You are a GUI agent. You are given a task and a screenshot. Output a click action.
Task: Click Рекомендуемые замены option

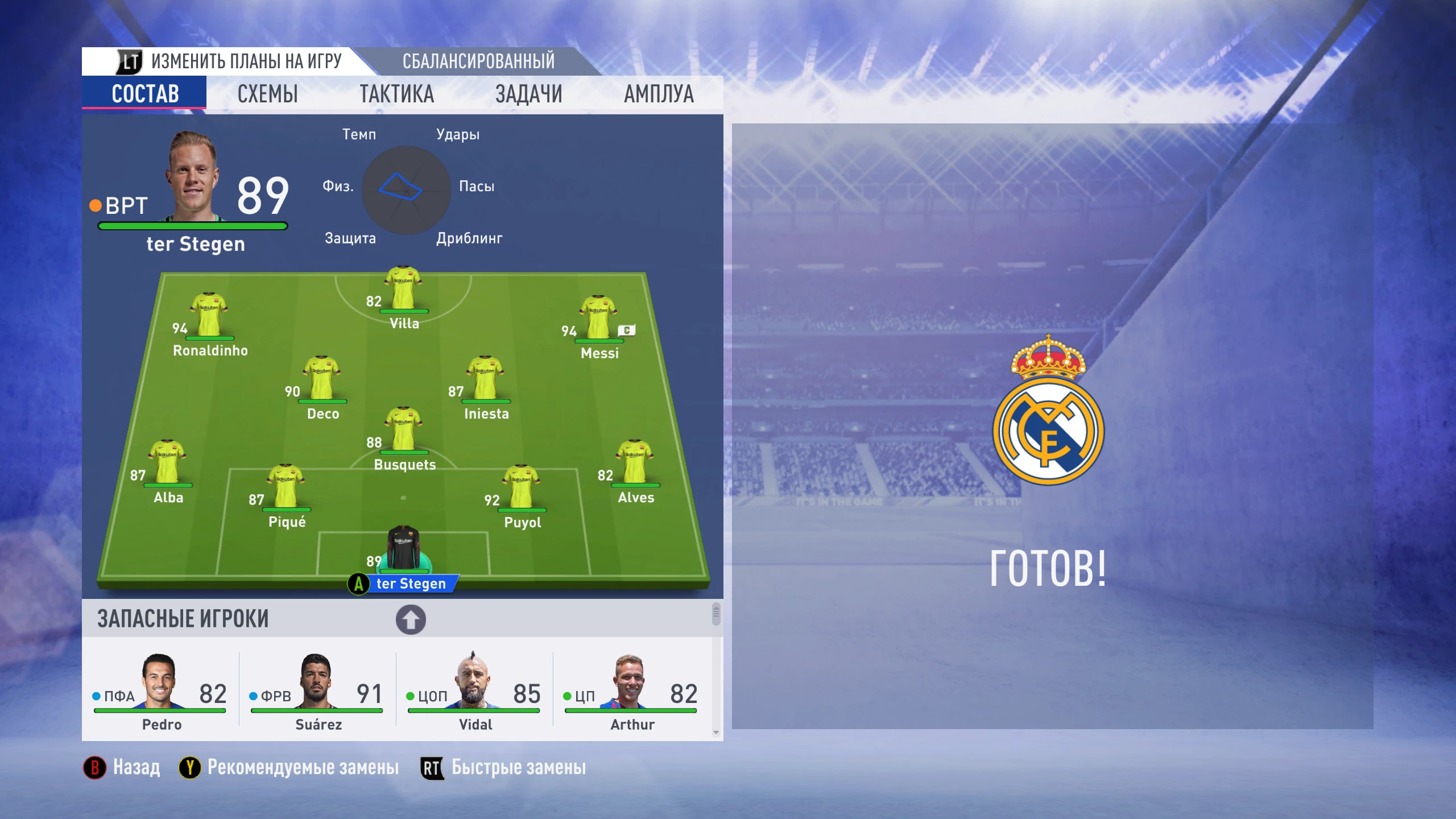301,767
